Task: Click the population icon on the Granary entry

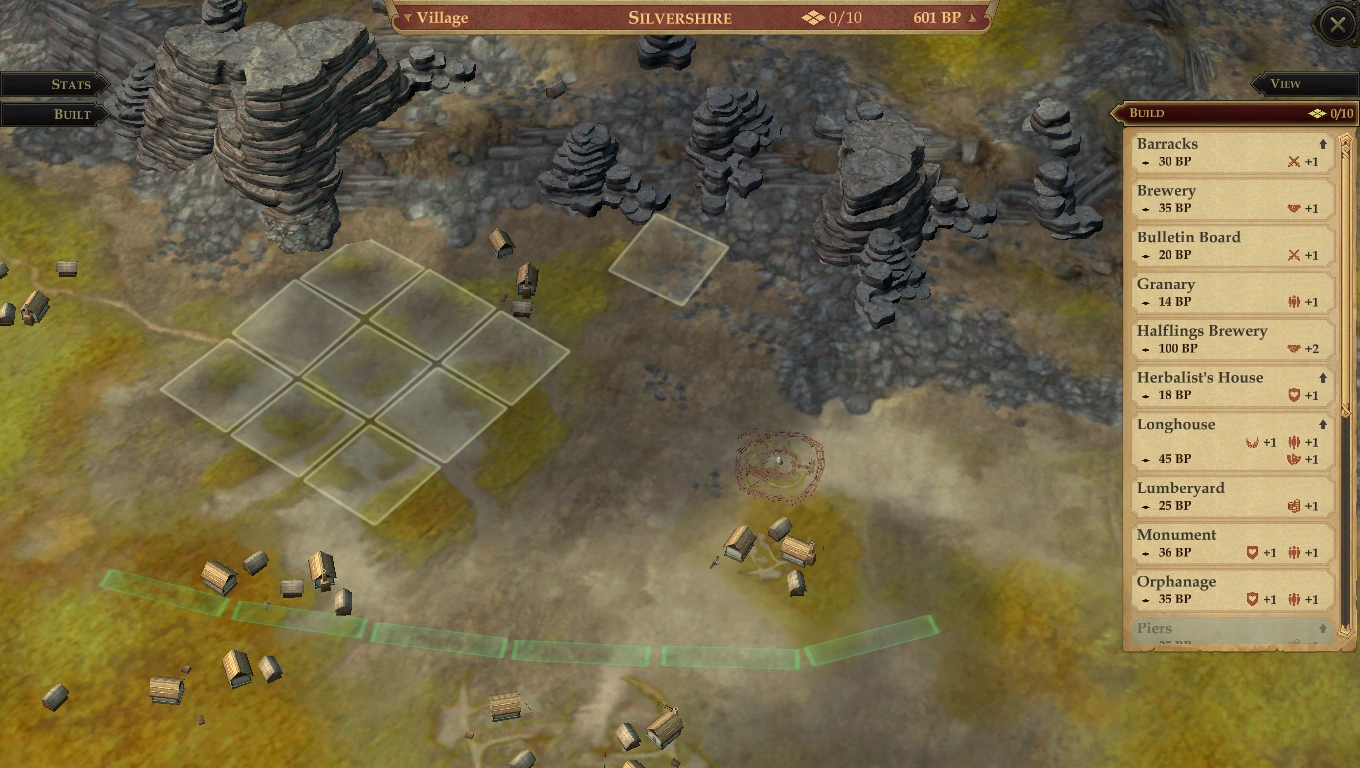Action: click(x=1294, y=301)
